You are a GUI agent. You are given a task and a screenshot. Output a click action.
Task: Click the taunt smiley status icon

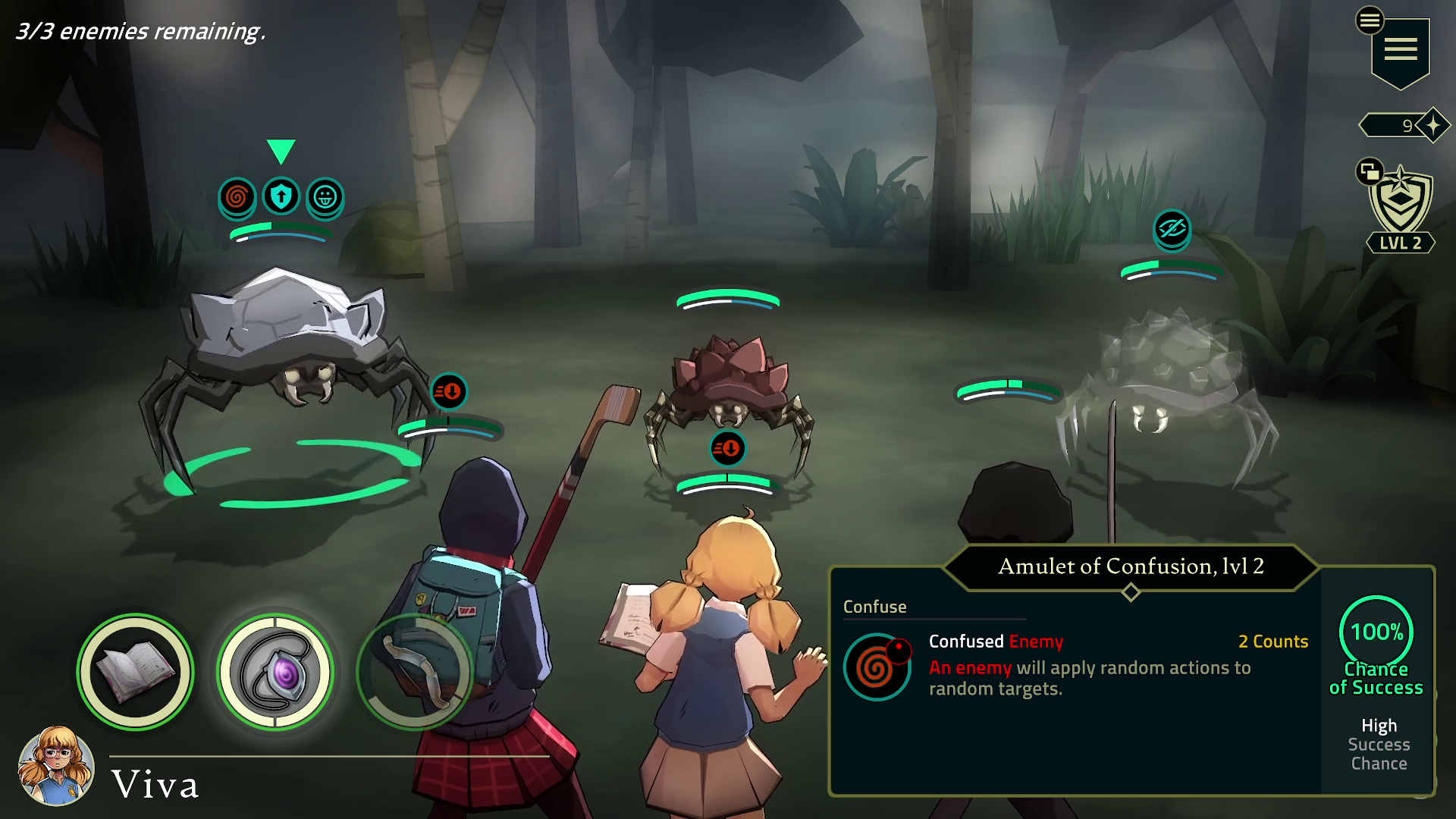click(x=326, y=197)
